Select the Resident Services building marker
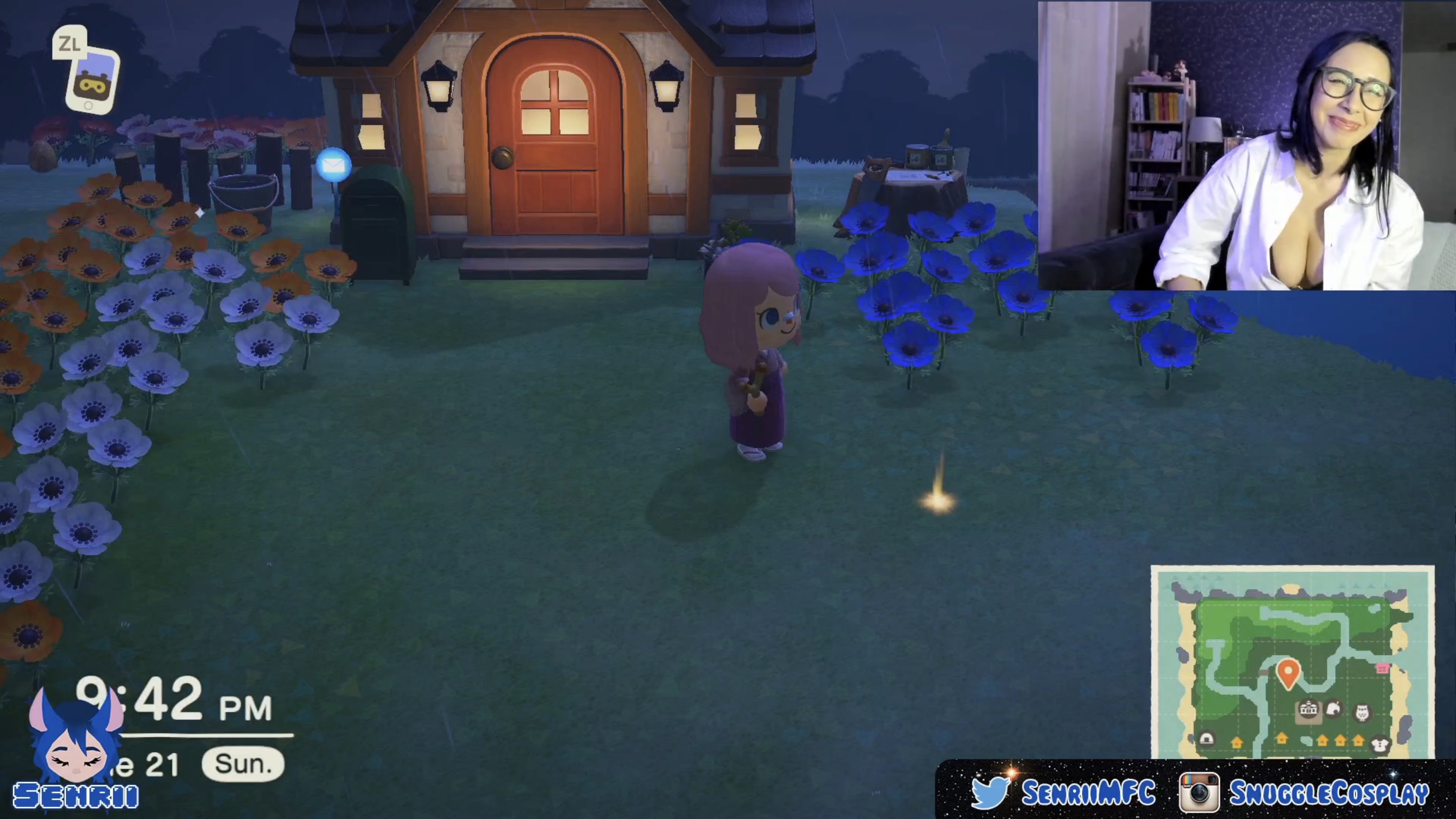The height and width of the screenshot is (819, 1456). (x=1308, y=709)
